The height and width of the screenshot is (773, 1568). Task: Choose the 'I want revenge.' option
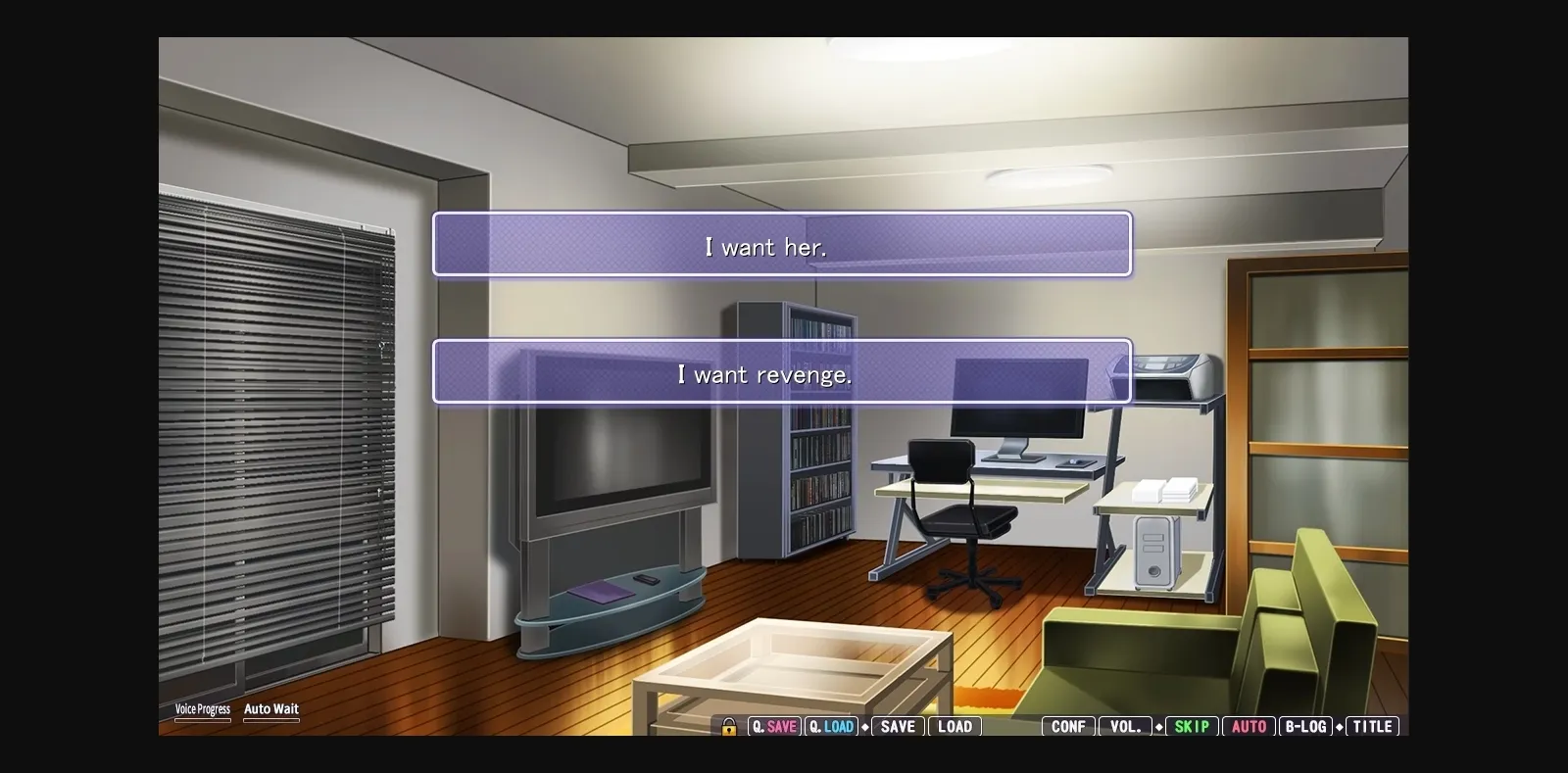tap(781, 372)
